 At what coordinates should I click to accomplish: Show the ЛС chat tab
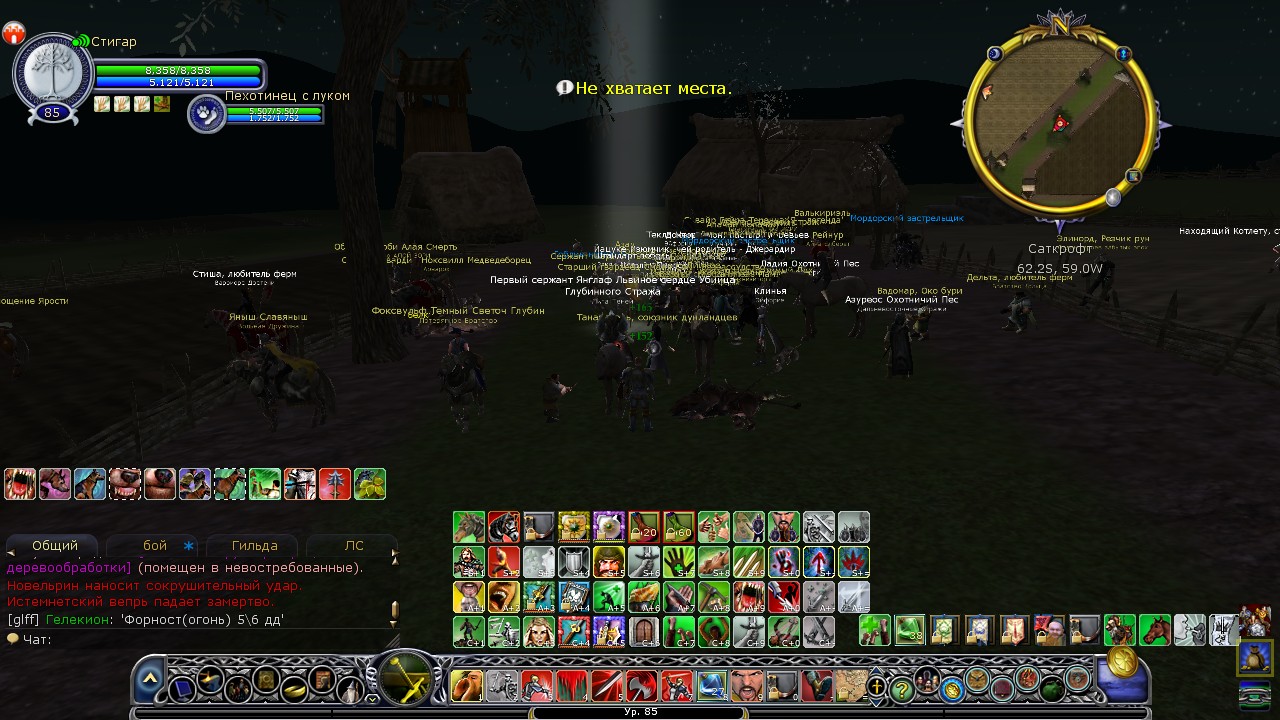(354, 546)
